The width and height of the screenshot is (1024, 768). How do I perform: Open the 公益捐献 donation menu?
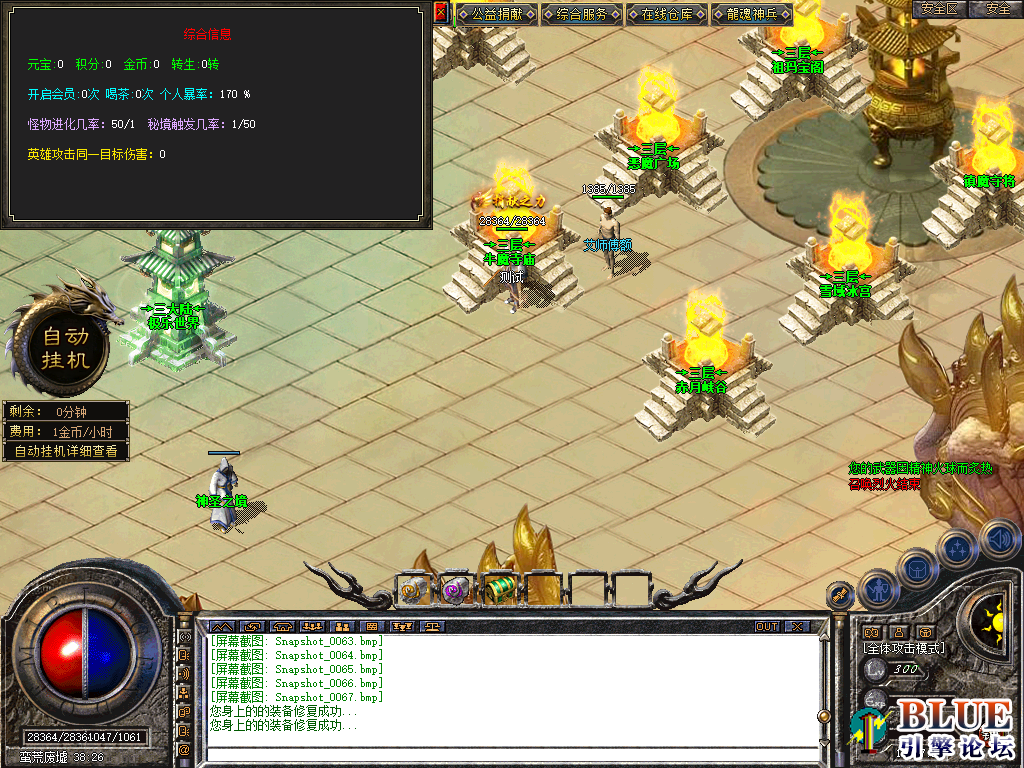coord(497,15)
